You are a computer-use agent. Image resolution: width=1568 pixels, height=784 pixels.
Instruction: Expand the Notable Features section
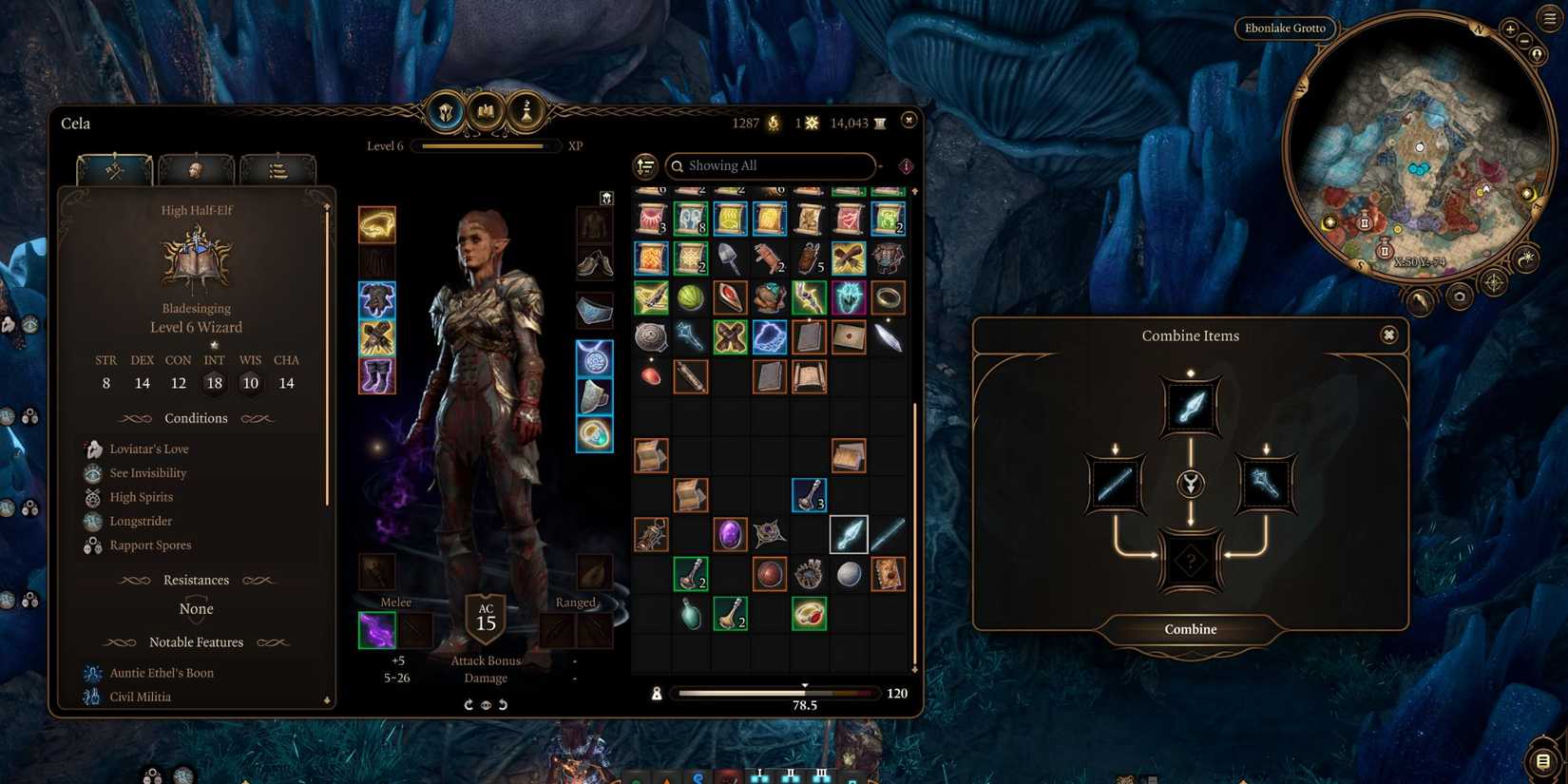pyautogui.click(x=196, y=642)
